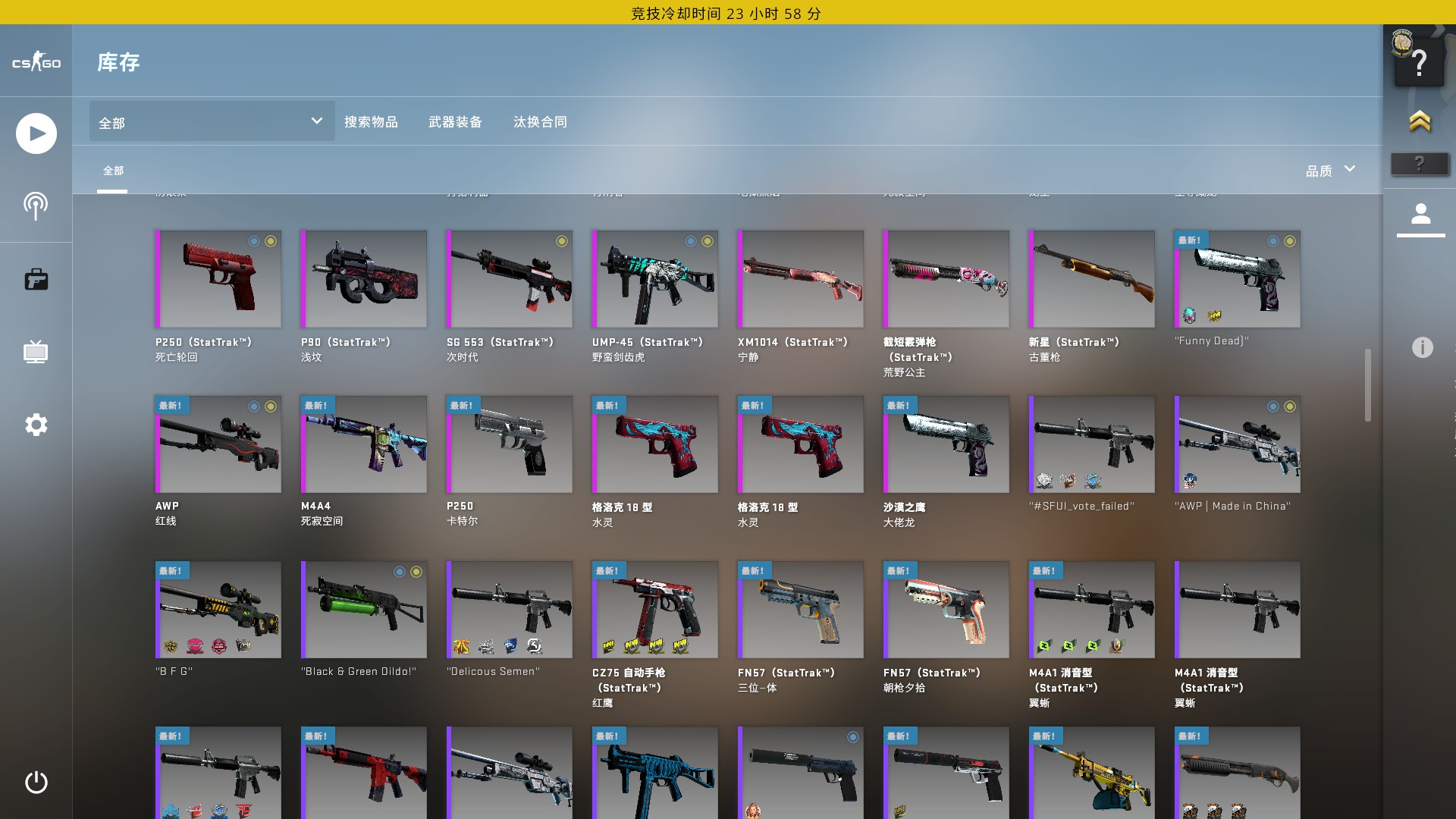Open the pistol loadout icon in sidebar
This screenshot has height=819, width=1456.
click(36, 279)
